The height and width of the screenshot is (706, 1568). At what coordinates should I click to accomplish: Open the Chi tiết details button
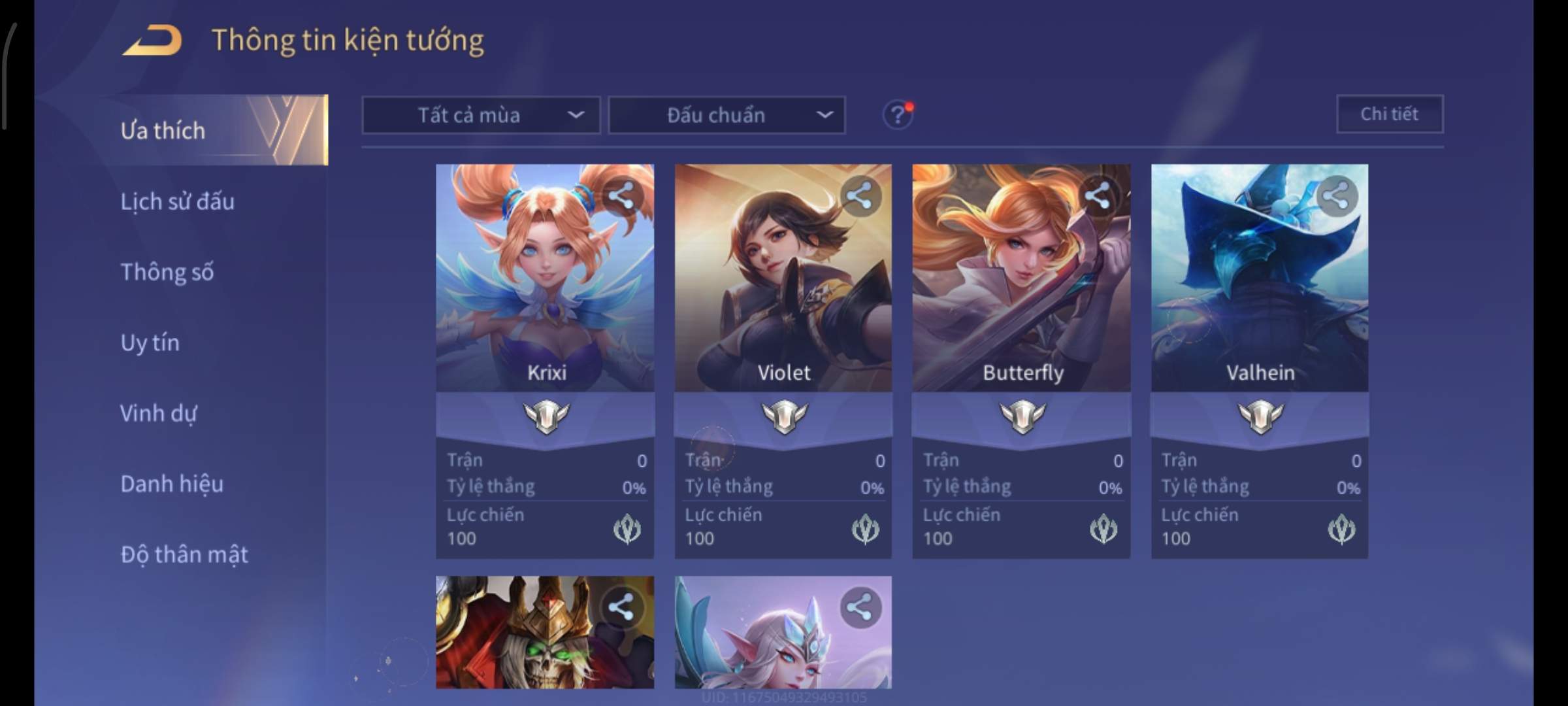(1390, 114)
